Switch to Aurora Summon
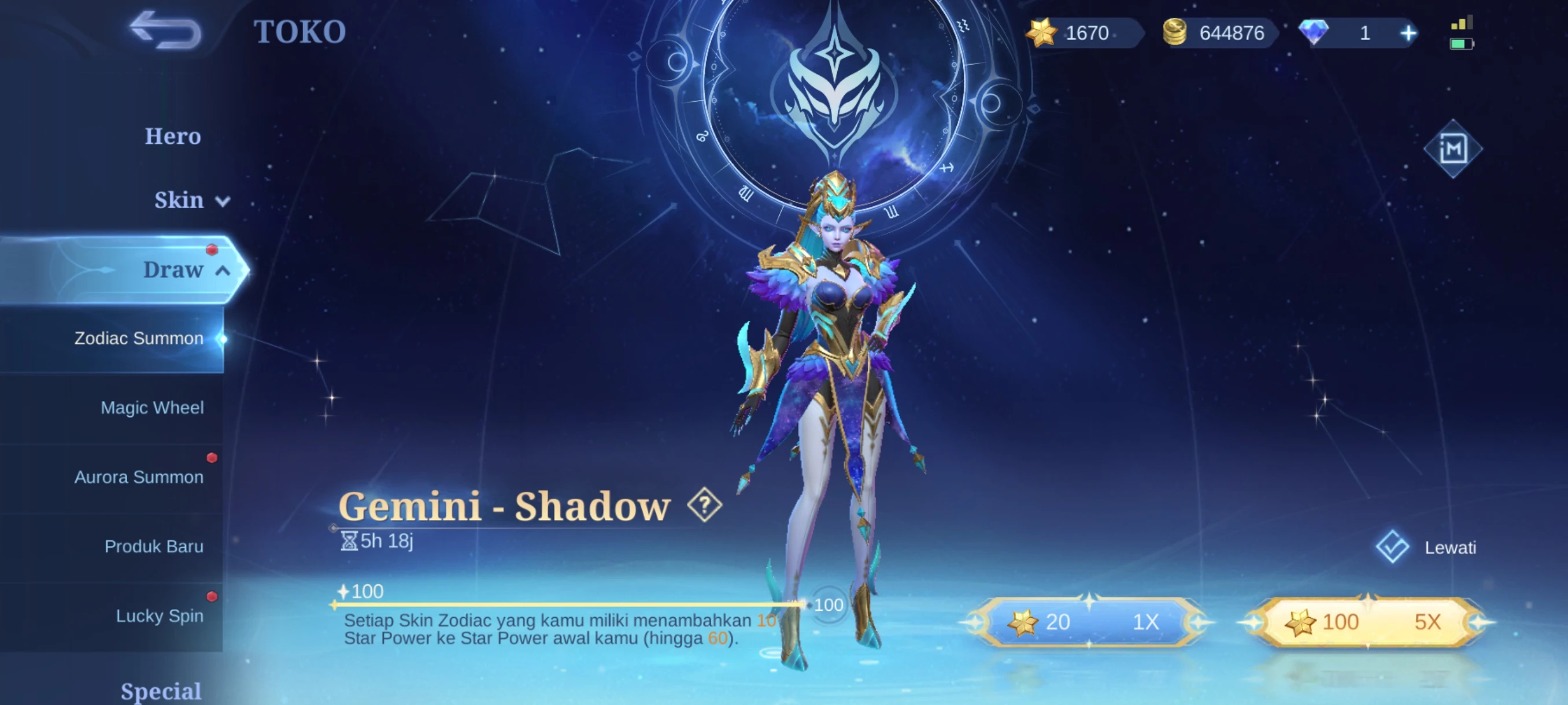This screenshot has width=1568, height=705. click(x=139, y=477)
